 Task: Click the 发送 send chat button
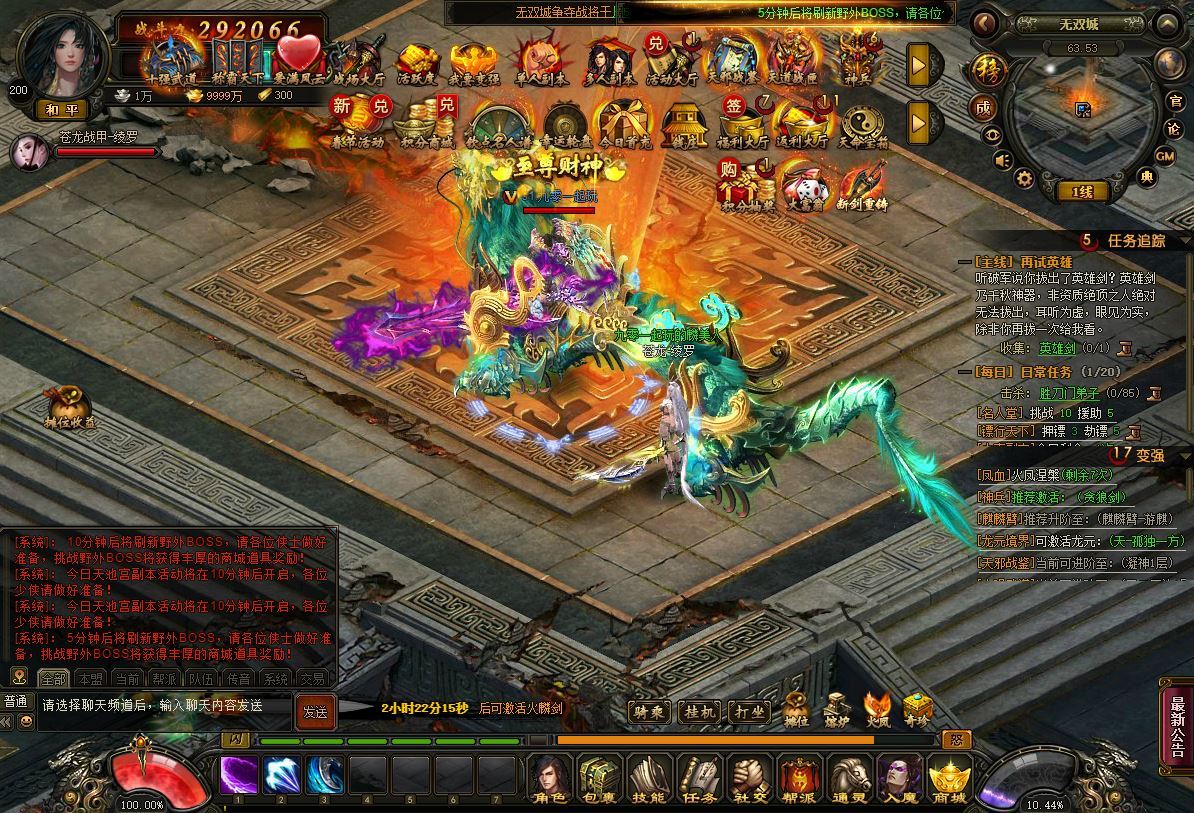[x=315, y=711]
